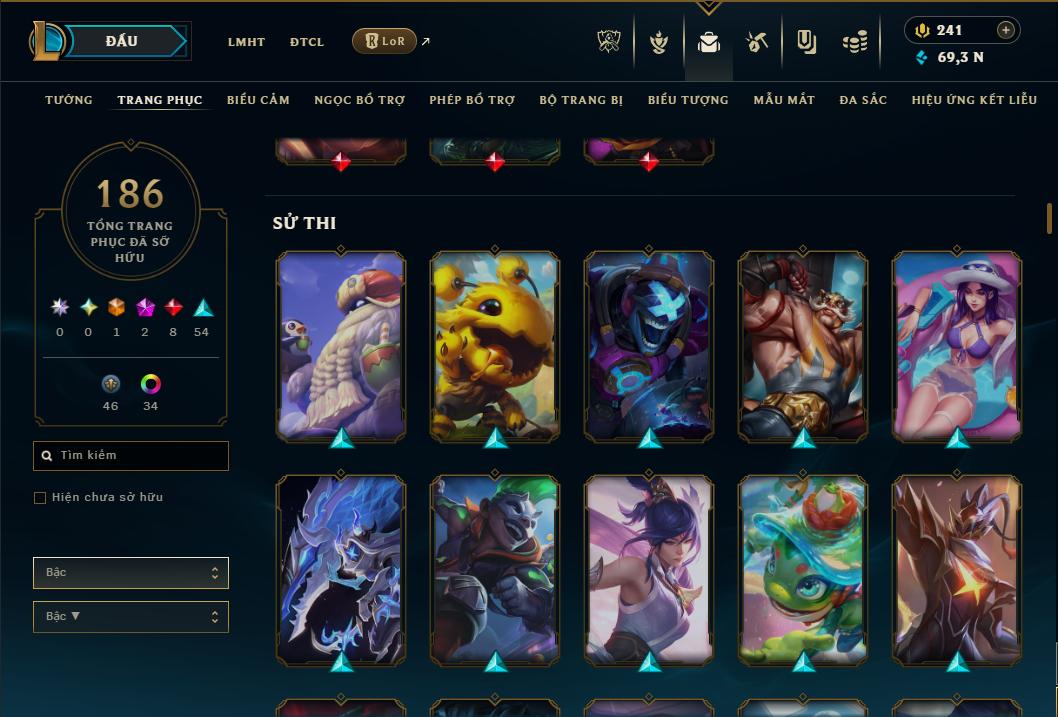Switch to the MẪU MẮT tab

click(784, 100)
